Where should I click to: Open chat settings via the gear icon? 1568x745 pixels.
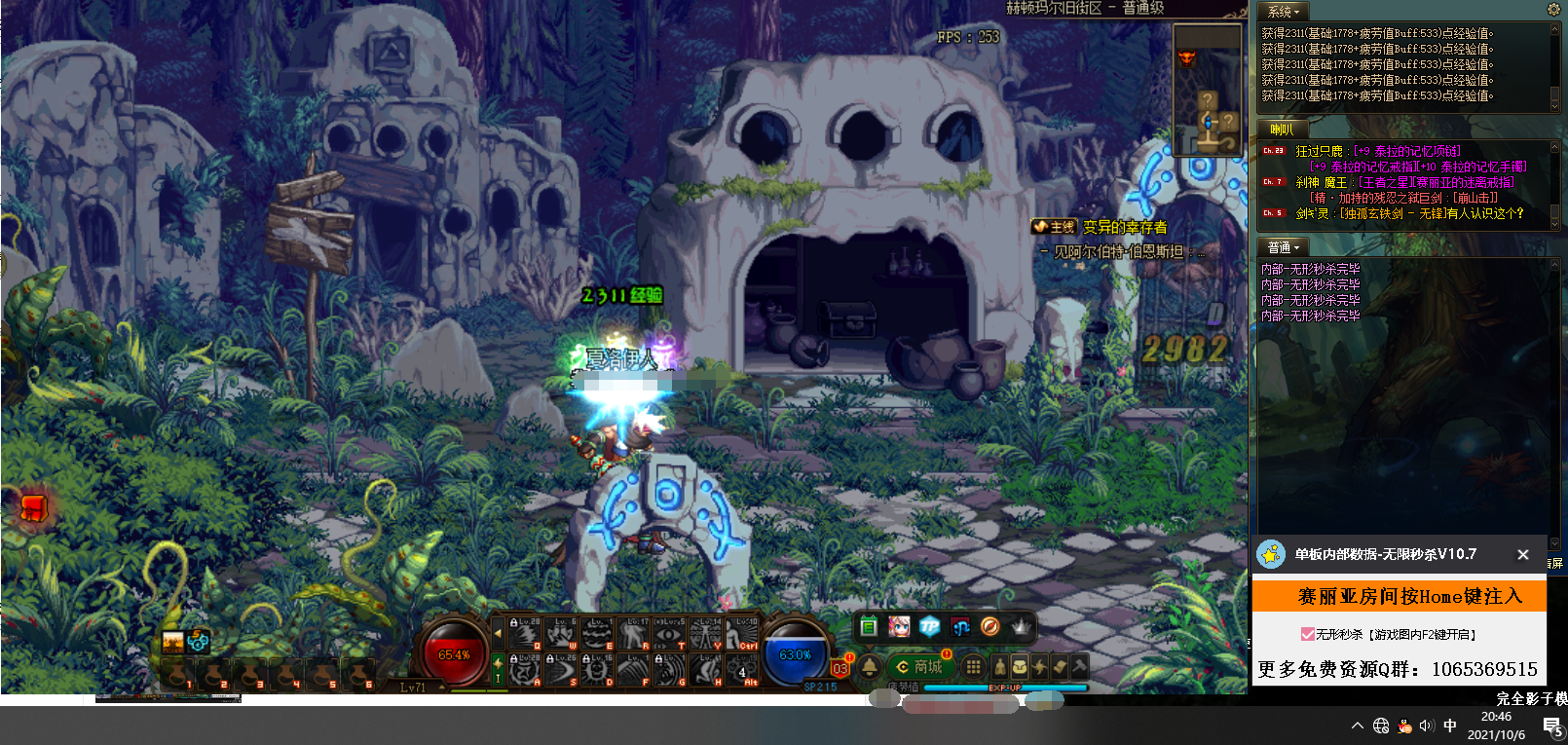[x=1553, y=9]
